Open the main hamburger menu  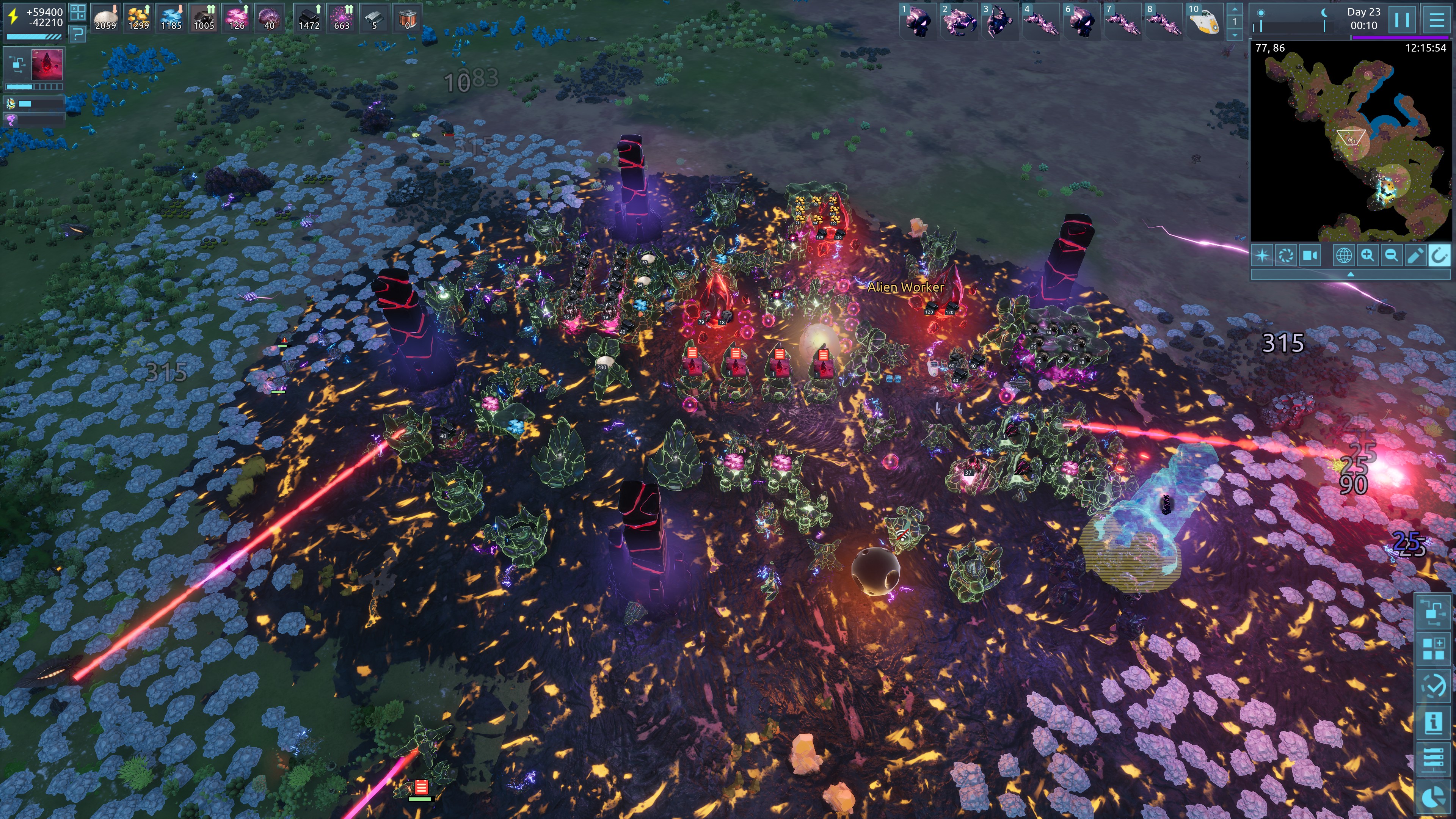[x=1436, y=20]
